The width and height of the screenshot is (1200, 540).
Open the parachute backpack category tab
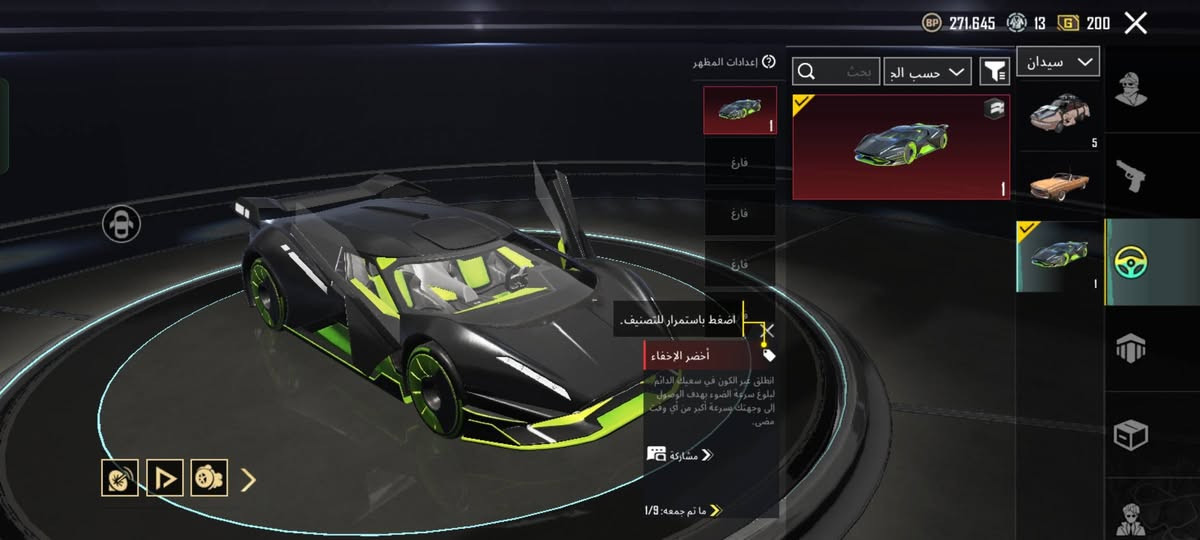click(x=1131, y=348)
